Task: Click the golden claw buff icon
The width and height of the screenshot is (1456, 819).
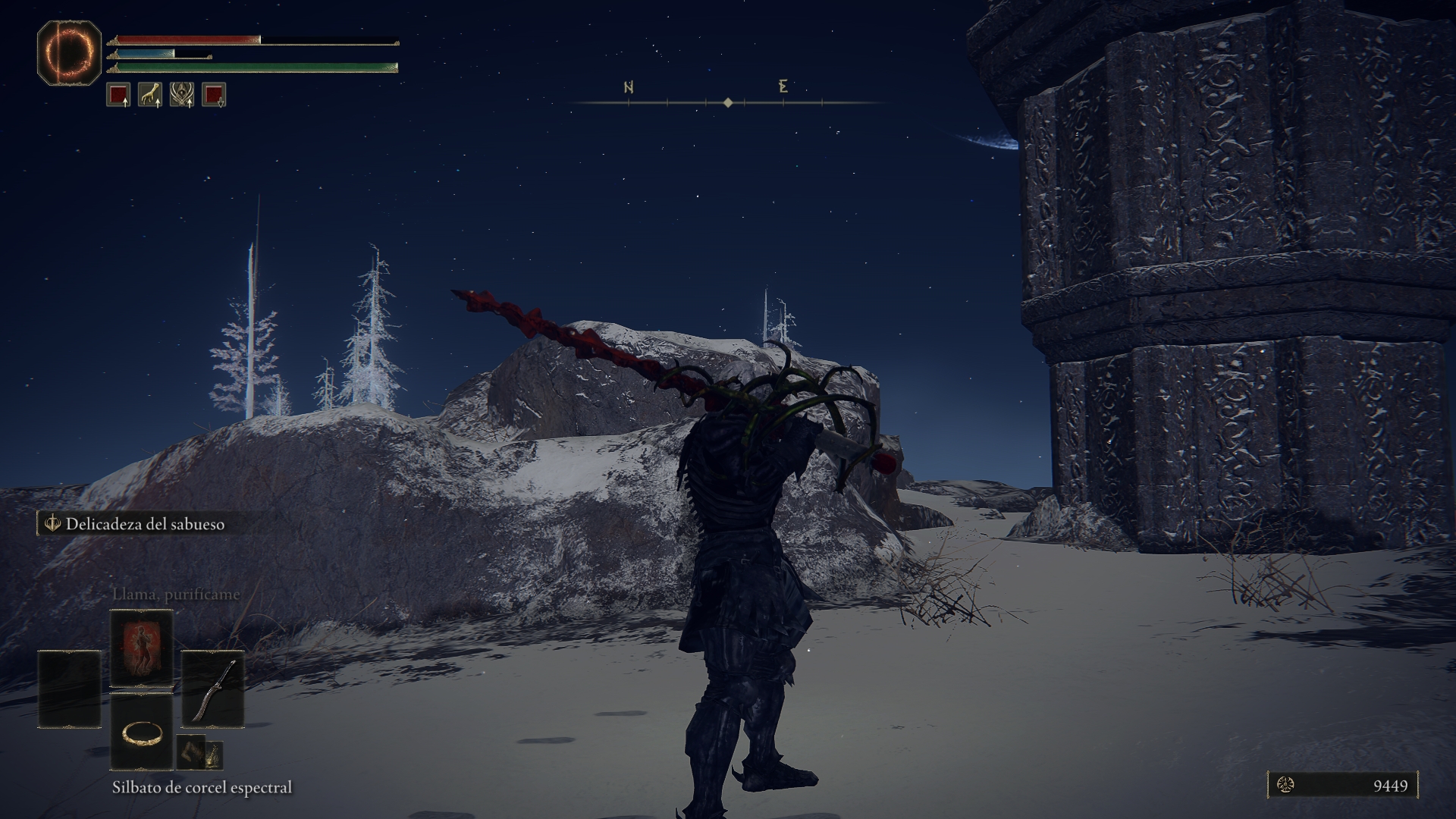Action: tap(149, 97)
